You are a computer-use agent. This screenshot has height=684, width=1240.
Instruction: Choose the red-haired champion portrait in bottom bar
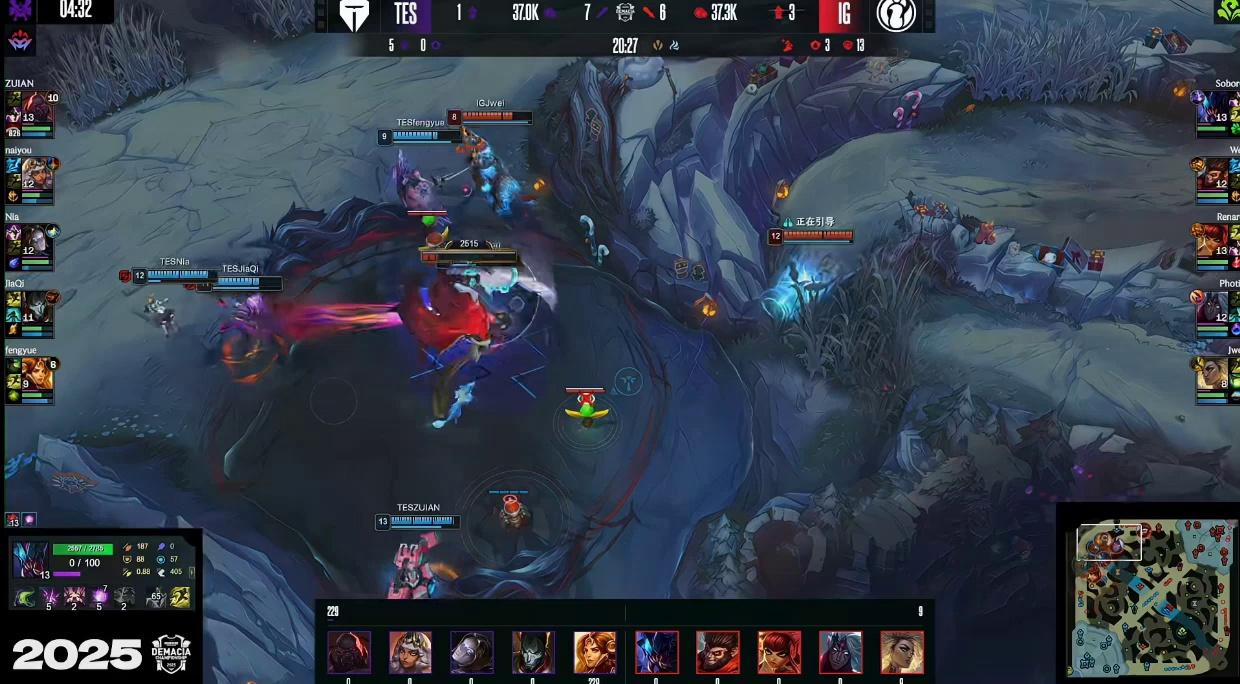[779, 652]
